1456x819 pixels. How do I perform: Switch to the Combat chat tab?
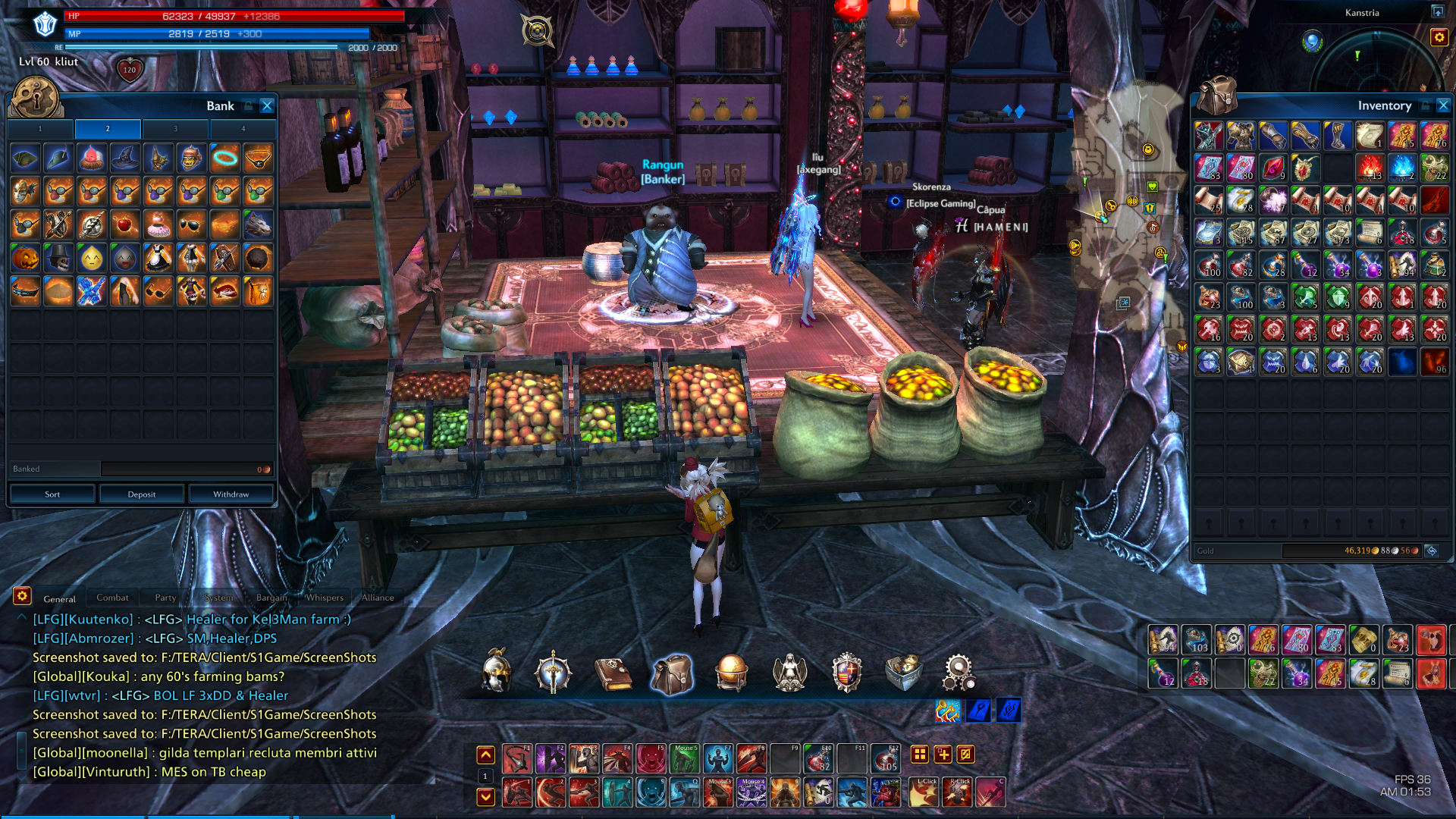(x=112, y=598)
